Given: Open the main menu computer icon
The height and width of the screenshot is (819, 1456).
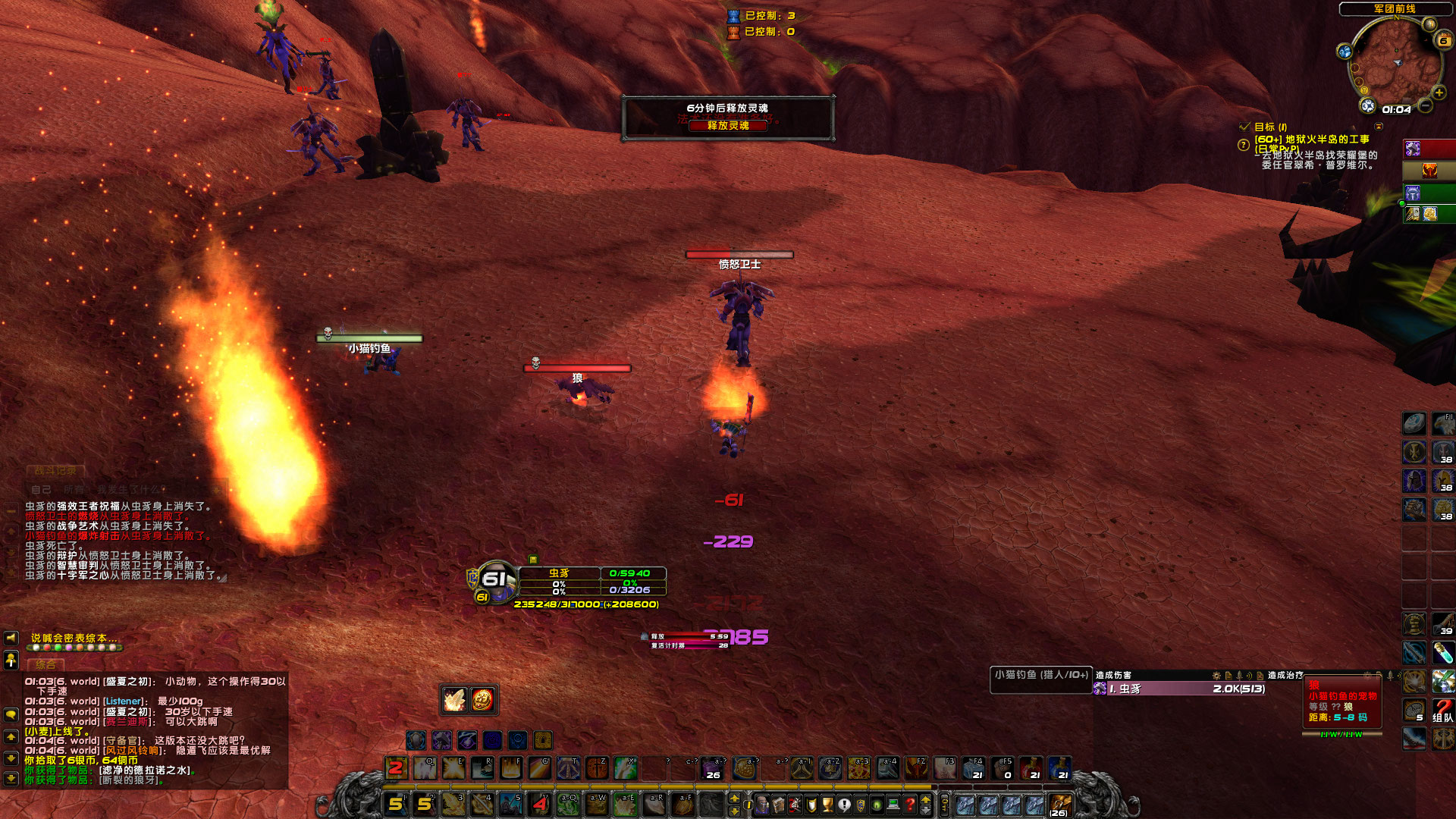Looking at the screenshot, I should [893, 805].
